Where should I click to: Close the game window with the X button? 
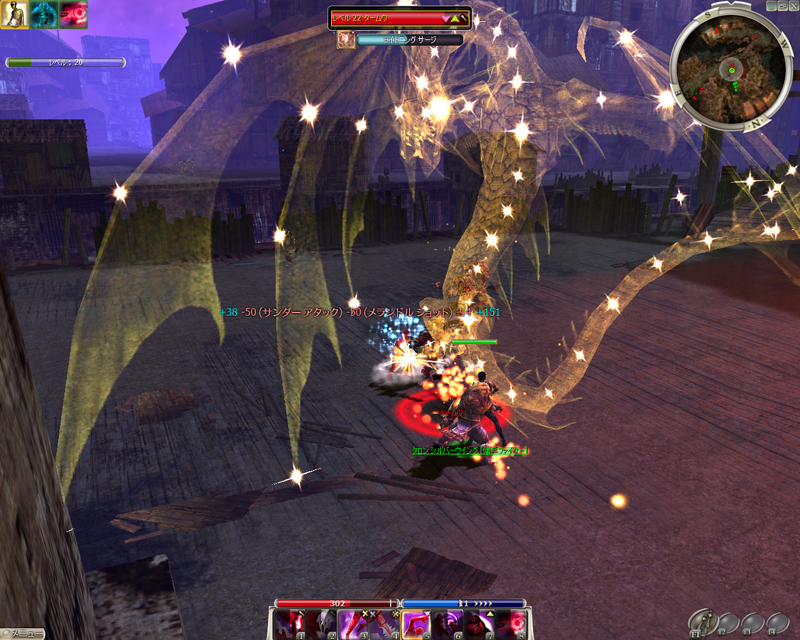pos(793,6)
